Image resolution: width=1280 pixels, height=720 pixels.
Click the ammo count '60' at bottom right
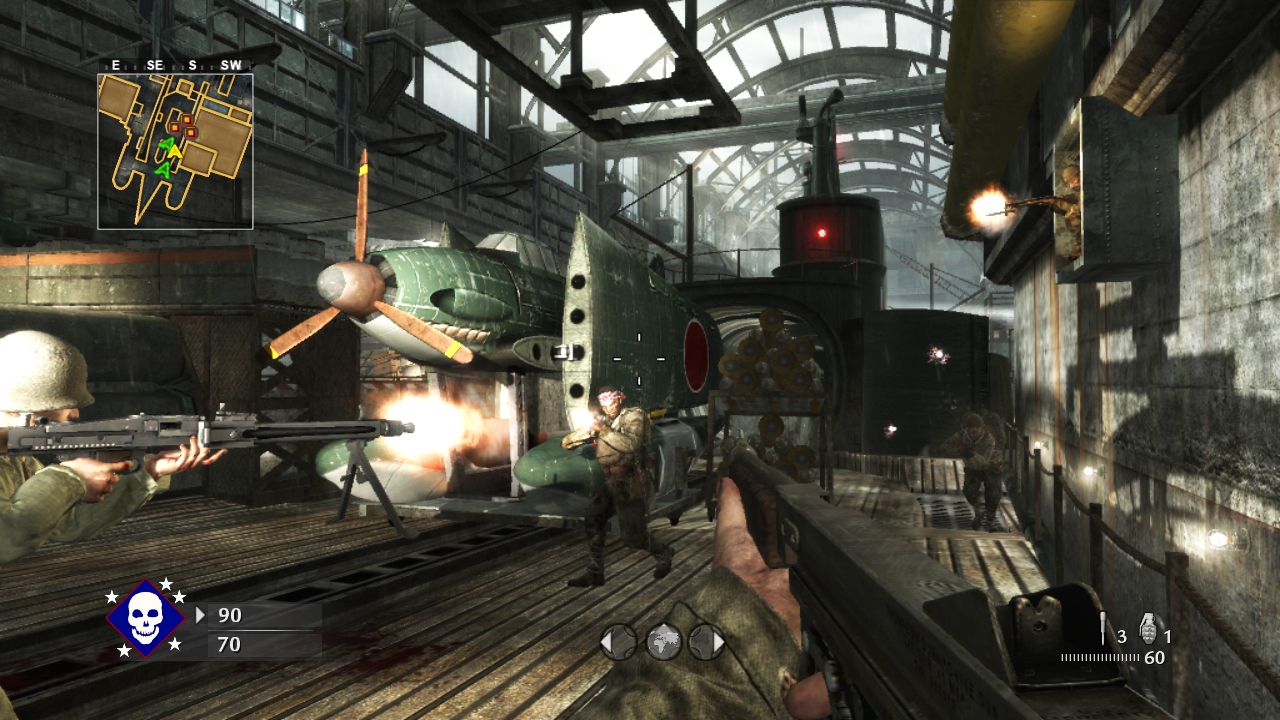1154,658
